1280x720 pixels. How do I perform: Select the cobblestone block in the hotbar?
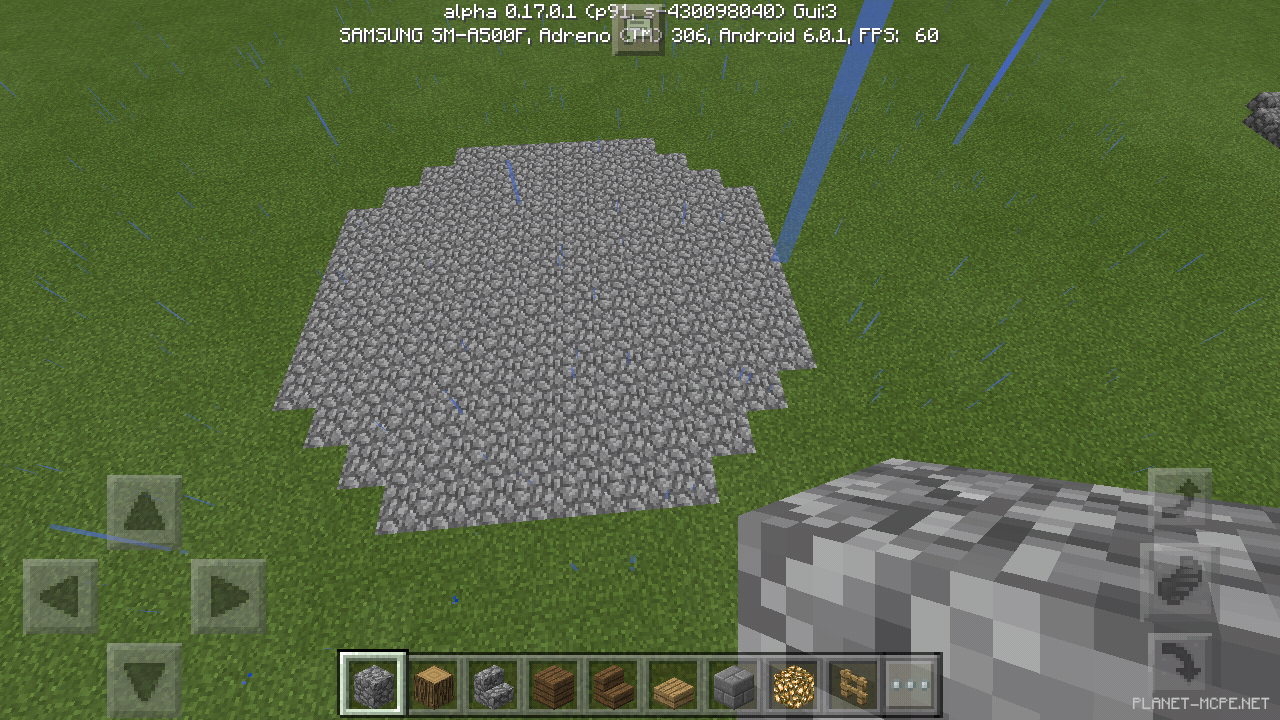tap(372, 683)
